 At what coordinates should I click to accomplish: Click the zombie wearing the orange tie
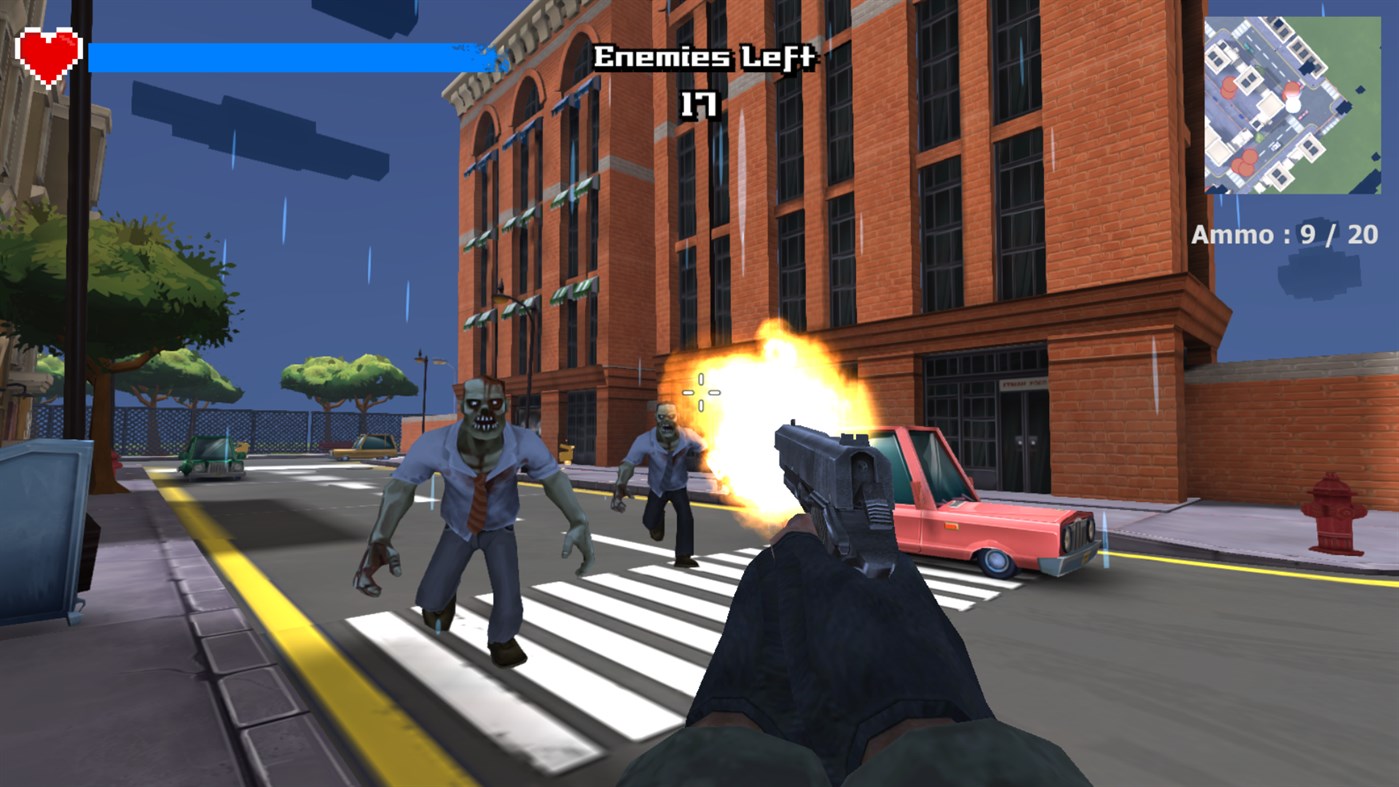tap(478, 490)
